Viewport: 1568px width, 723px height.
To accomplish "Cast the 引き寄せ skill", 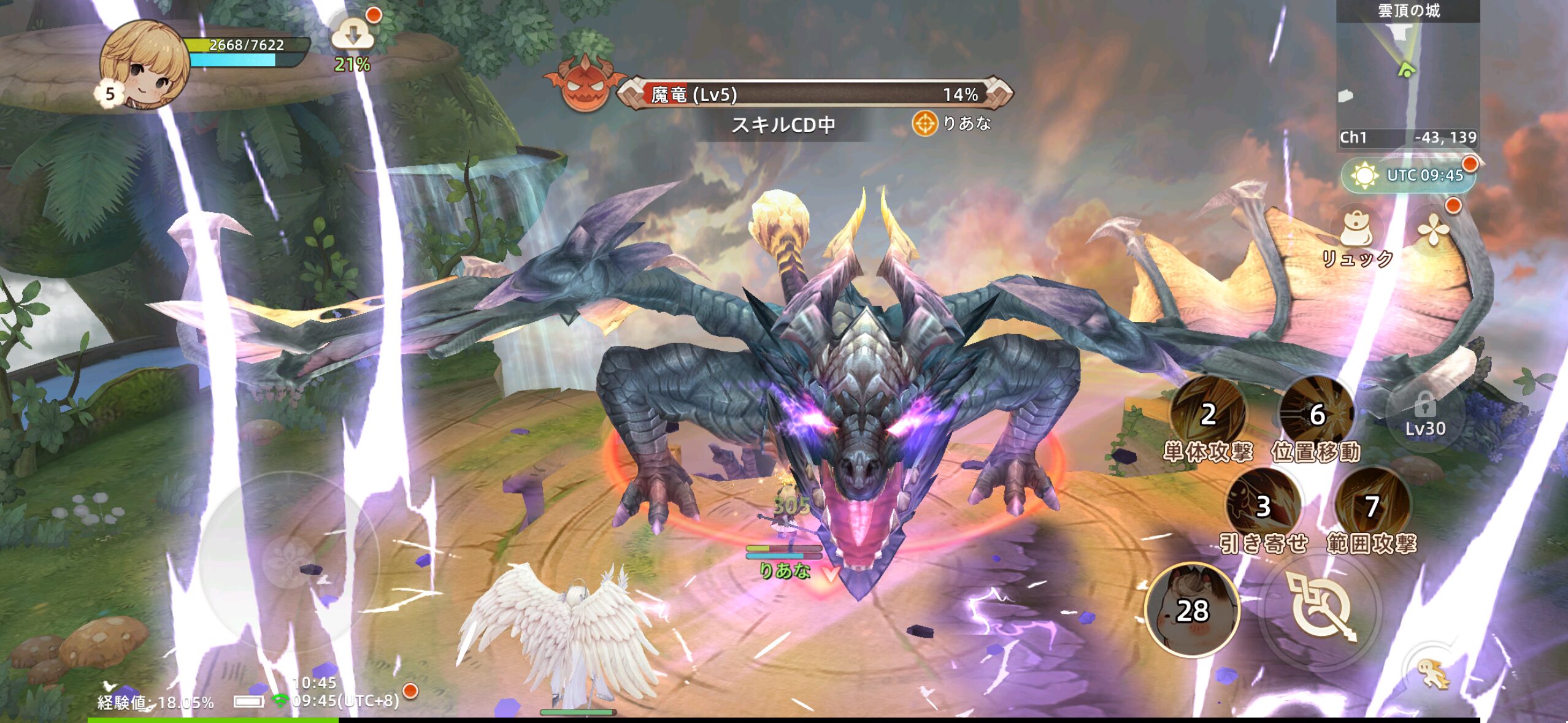I will coord(1262,507).
